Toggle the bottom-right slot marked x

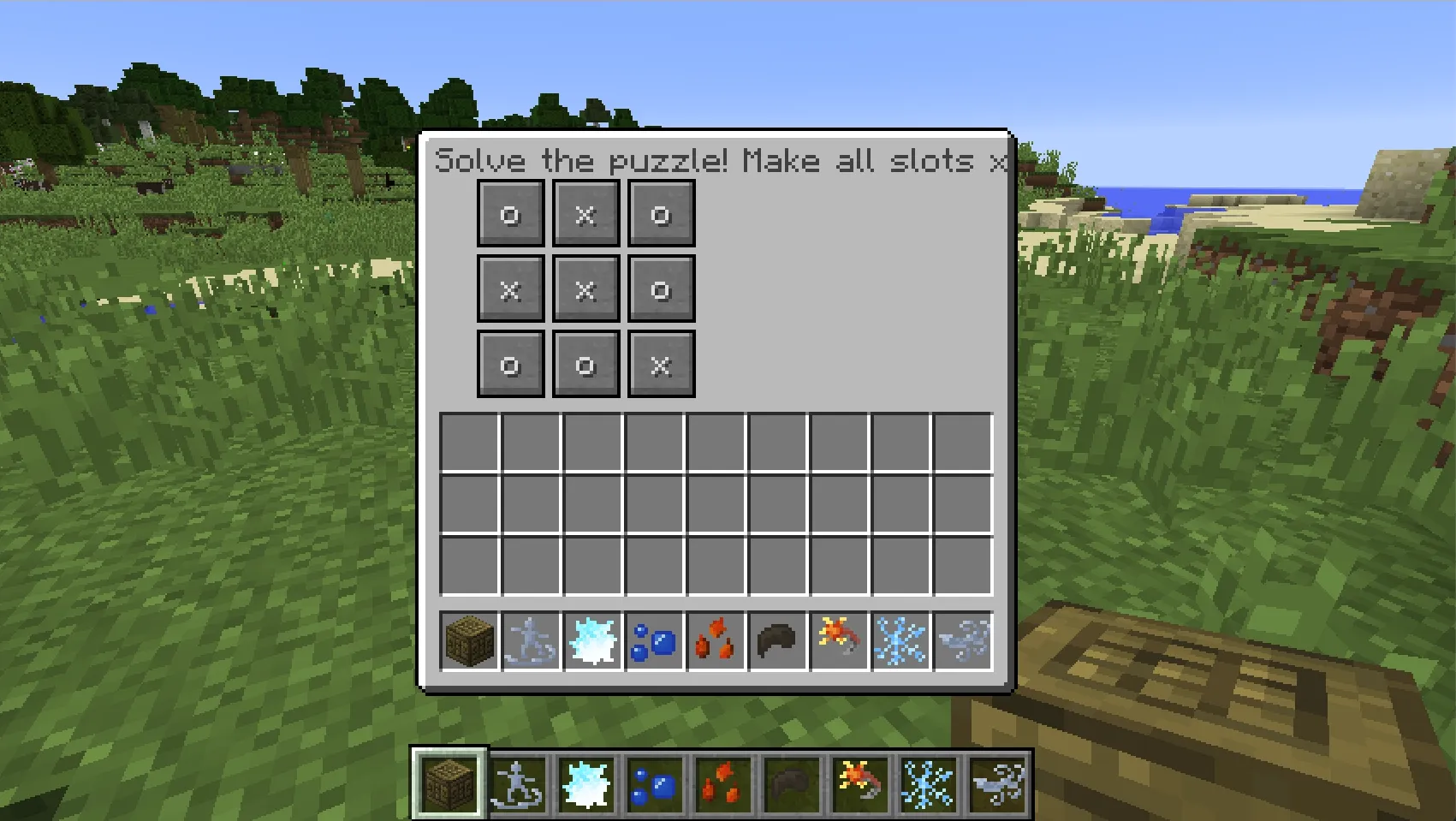(661, 365)
